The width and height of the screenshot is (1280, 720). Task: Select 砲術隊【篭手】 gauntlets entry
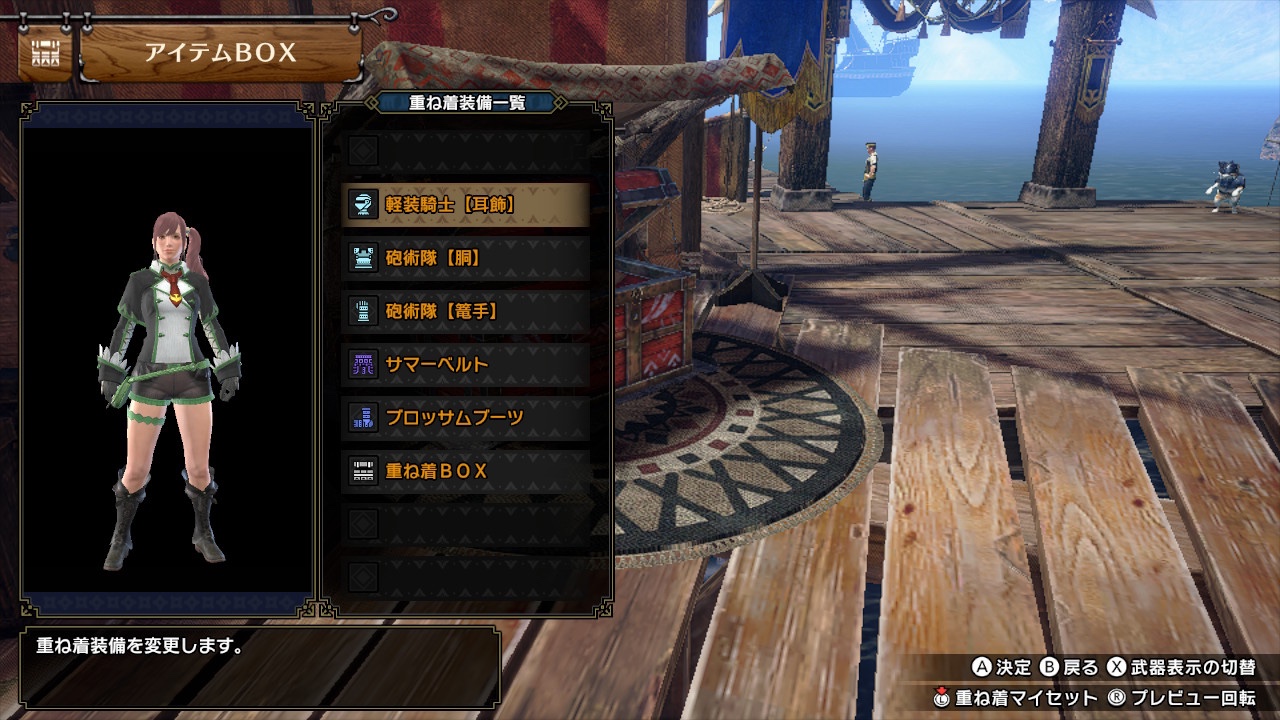point(465,311)
